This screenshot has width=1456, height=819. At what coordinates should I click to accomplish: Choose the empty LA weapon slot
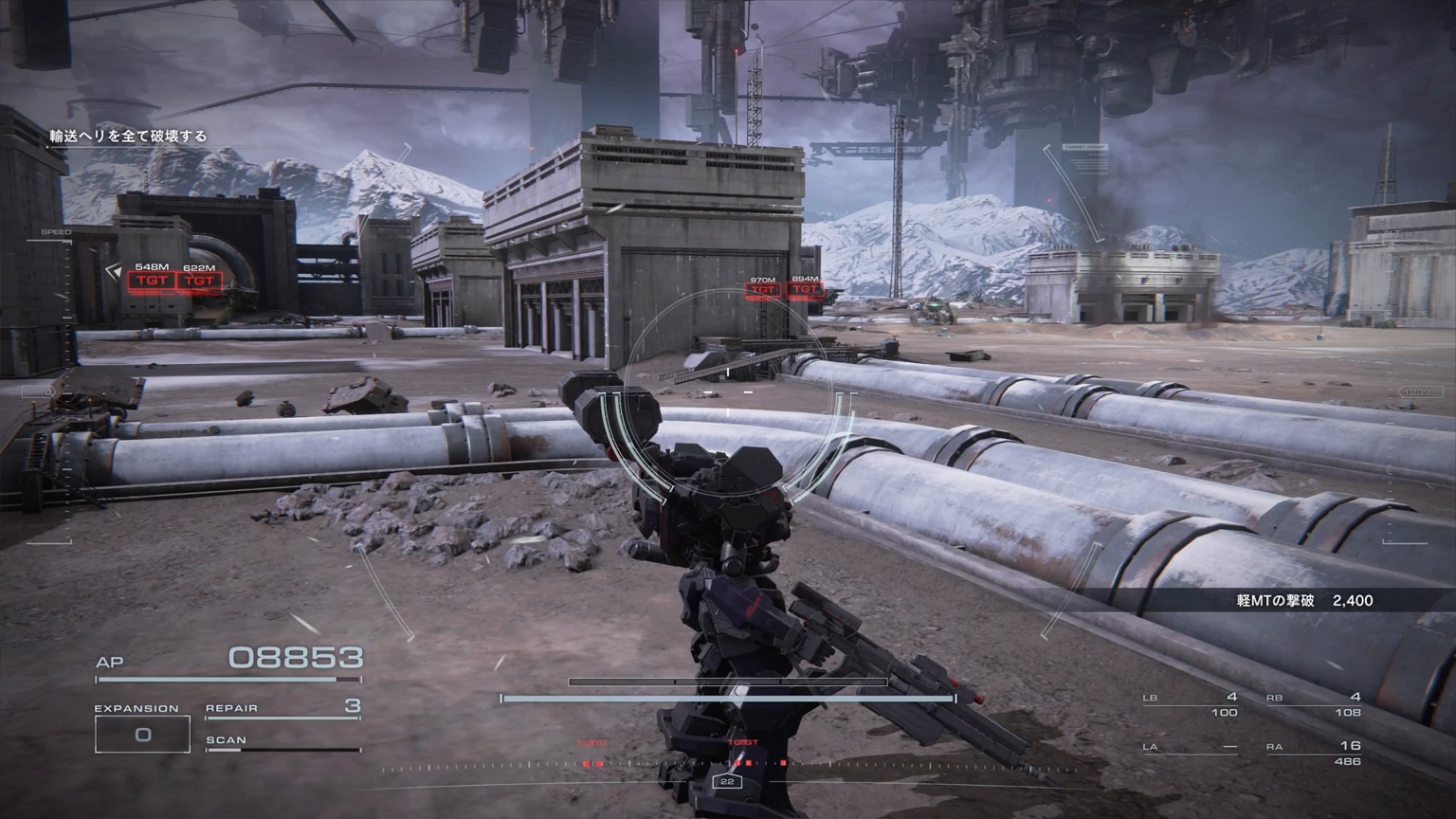click(x=1192, y=748)
